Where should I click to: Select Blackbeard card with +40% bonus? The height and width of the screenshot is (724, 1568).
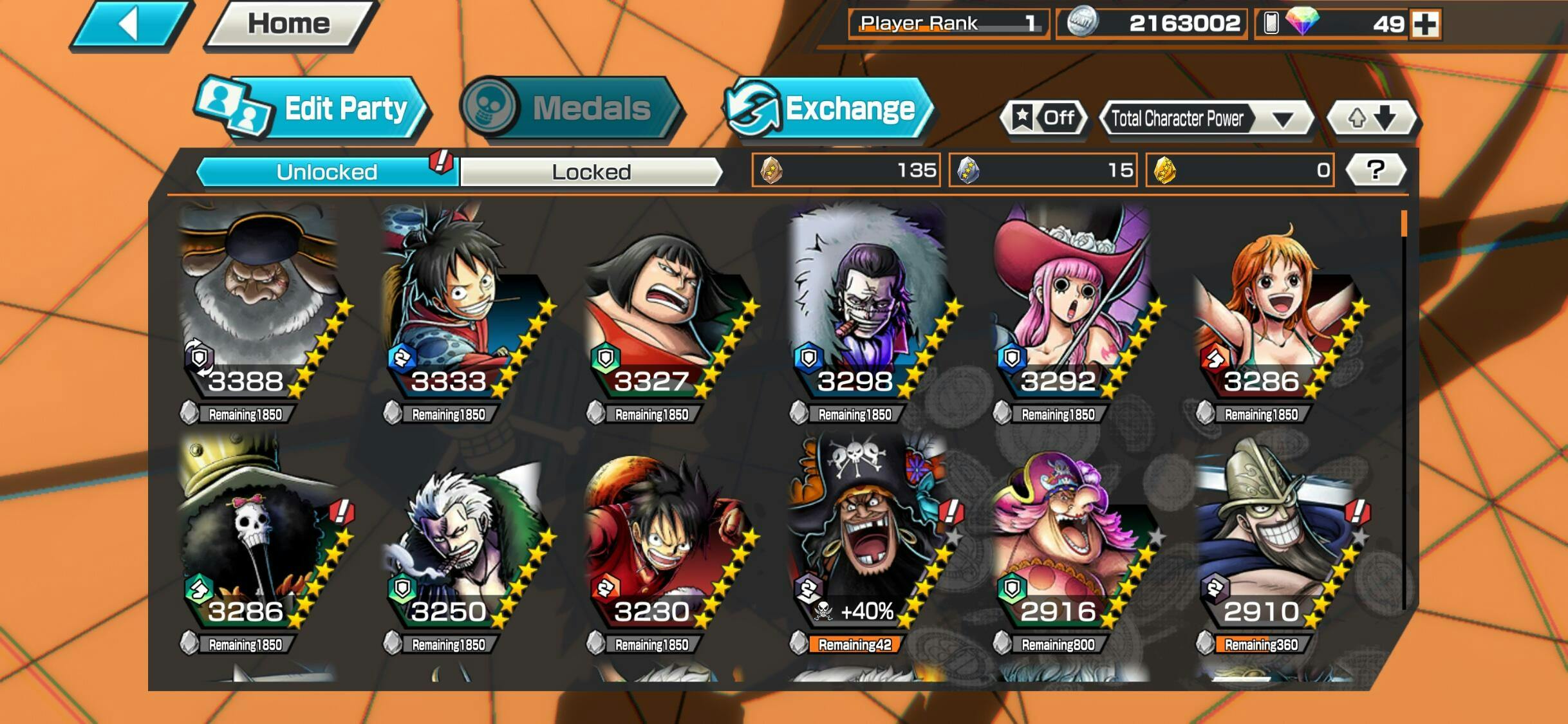pos(866,534)
